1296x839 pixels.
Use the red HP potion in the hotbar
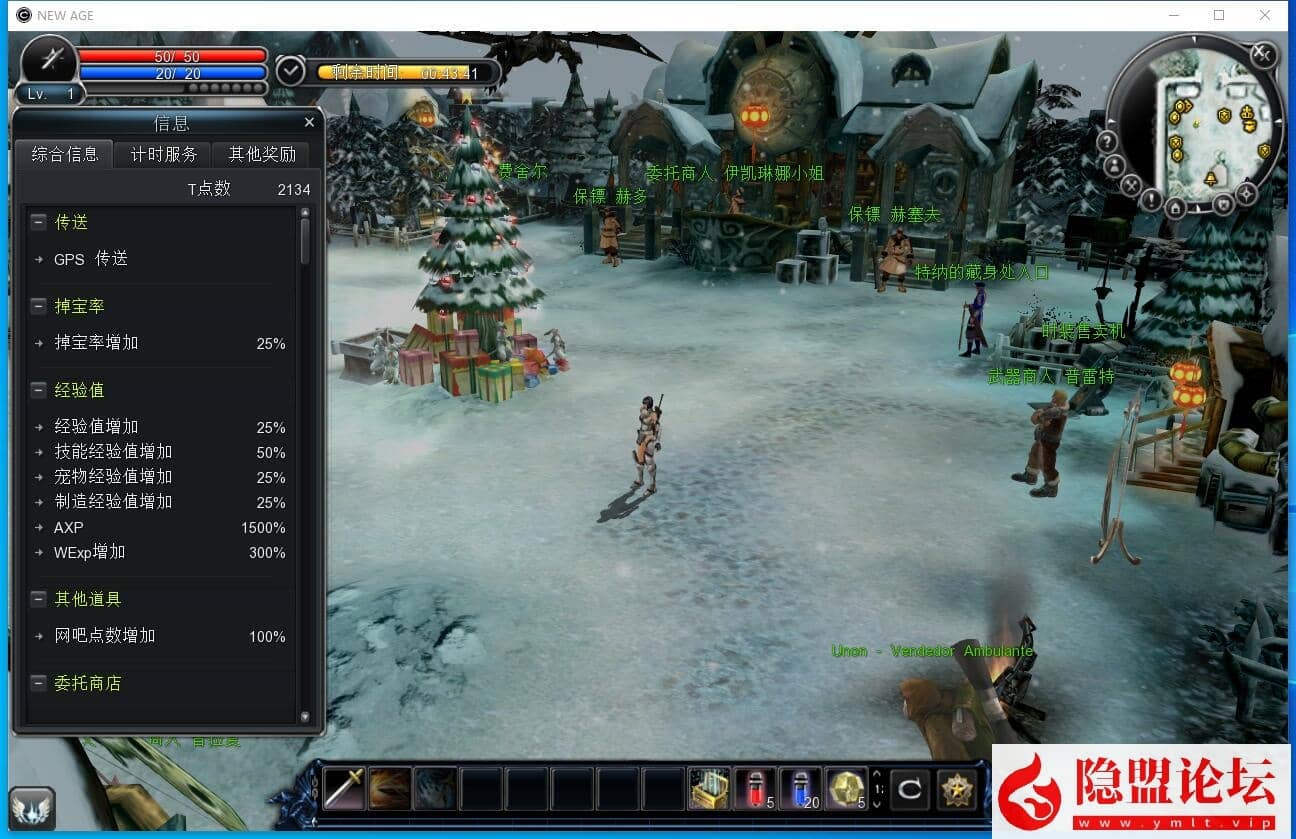pos(754,789)
